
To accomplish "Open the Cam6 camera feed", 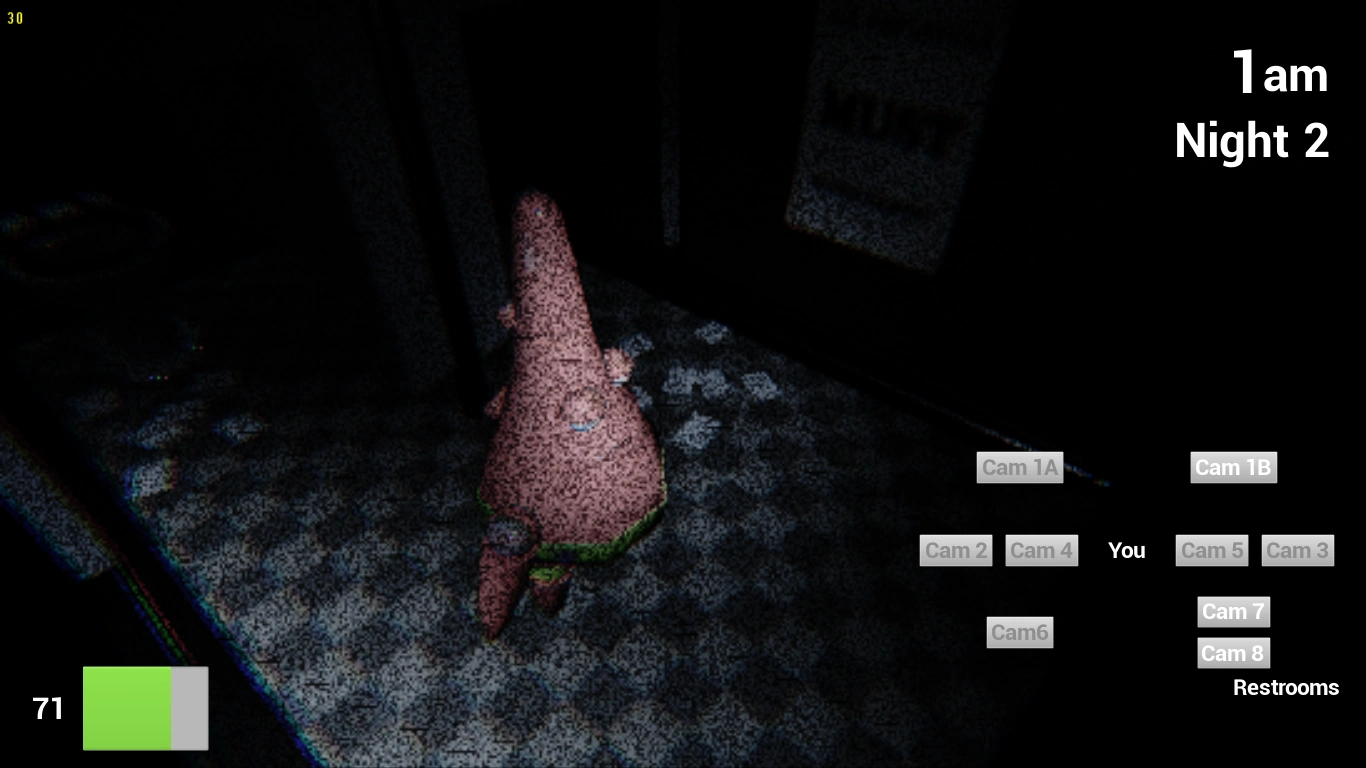I will pyautogui.click(x=1019, y=632).
